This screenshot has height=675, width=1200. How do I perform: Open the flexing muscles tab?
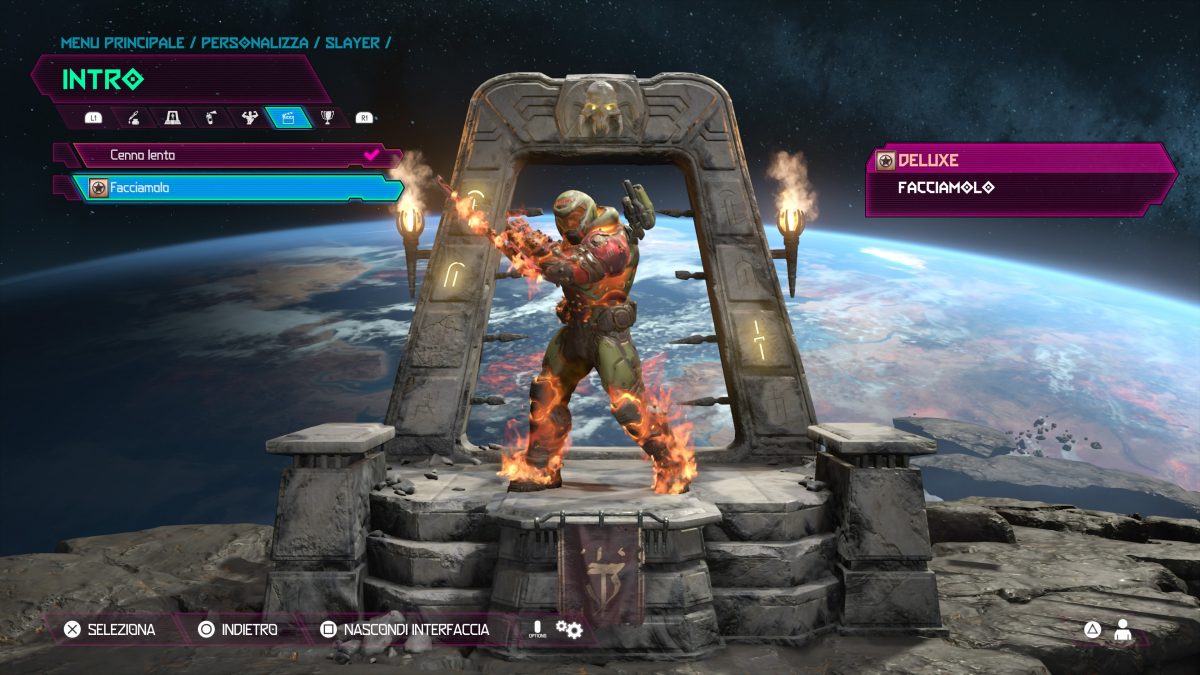pos(250,118)
